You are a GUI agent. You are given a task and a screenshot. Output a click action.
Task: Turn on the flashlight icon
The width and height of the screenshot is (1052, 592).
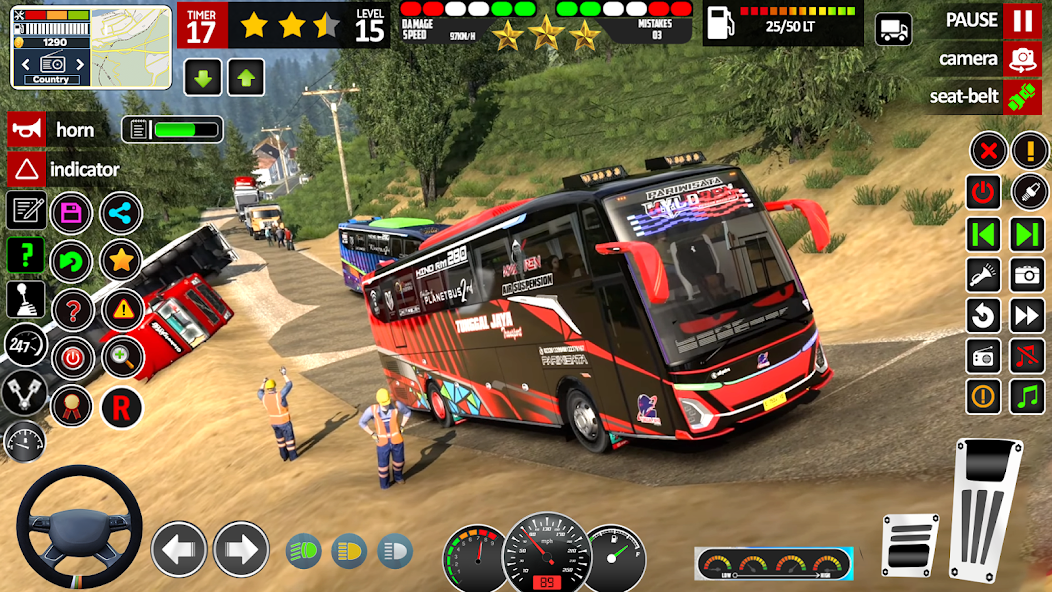point(984,274)
